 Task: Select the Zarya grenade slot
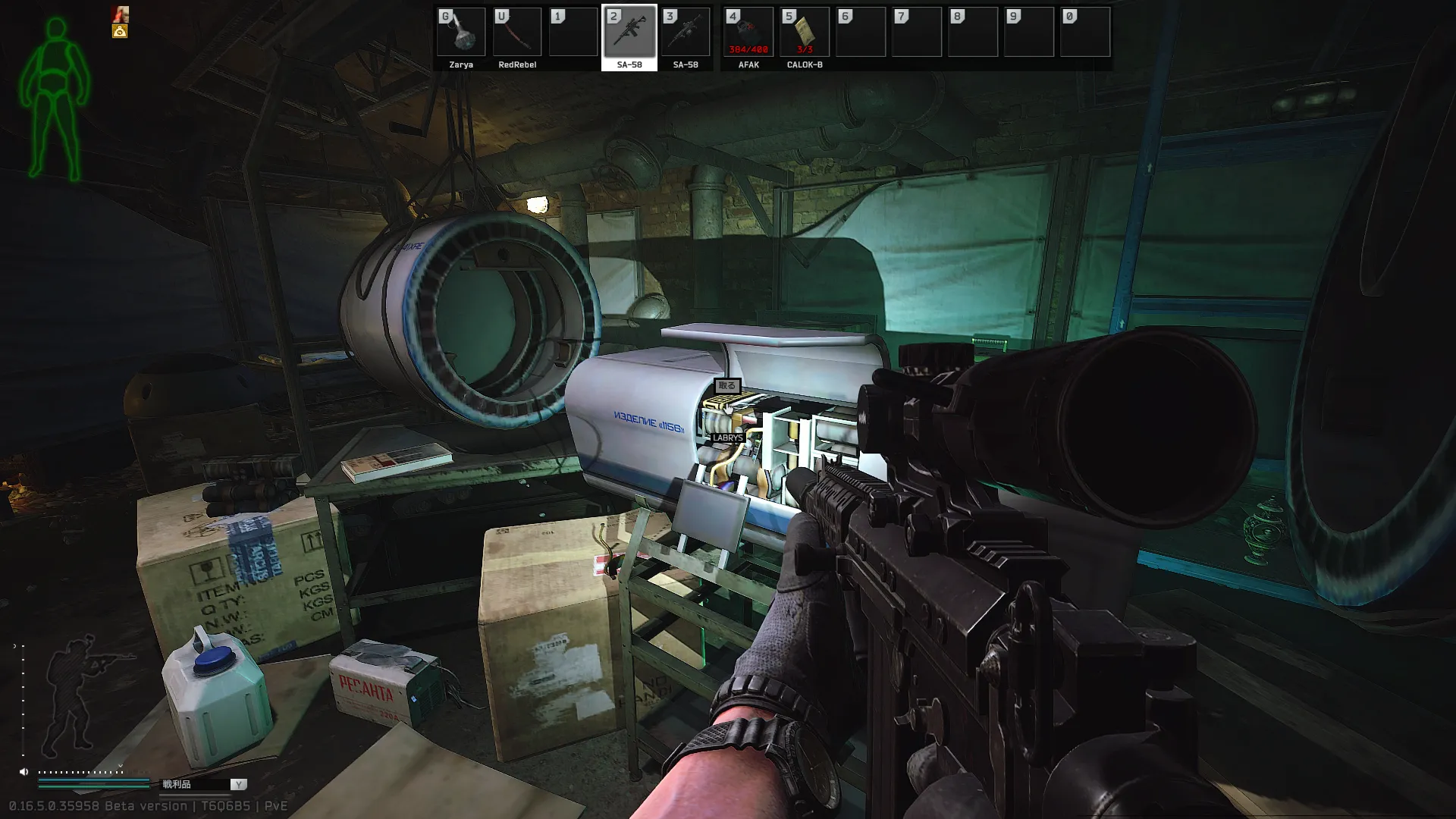click(x=461, y=33)
